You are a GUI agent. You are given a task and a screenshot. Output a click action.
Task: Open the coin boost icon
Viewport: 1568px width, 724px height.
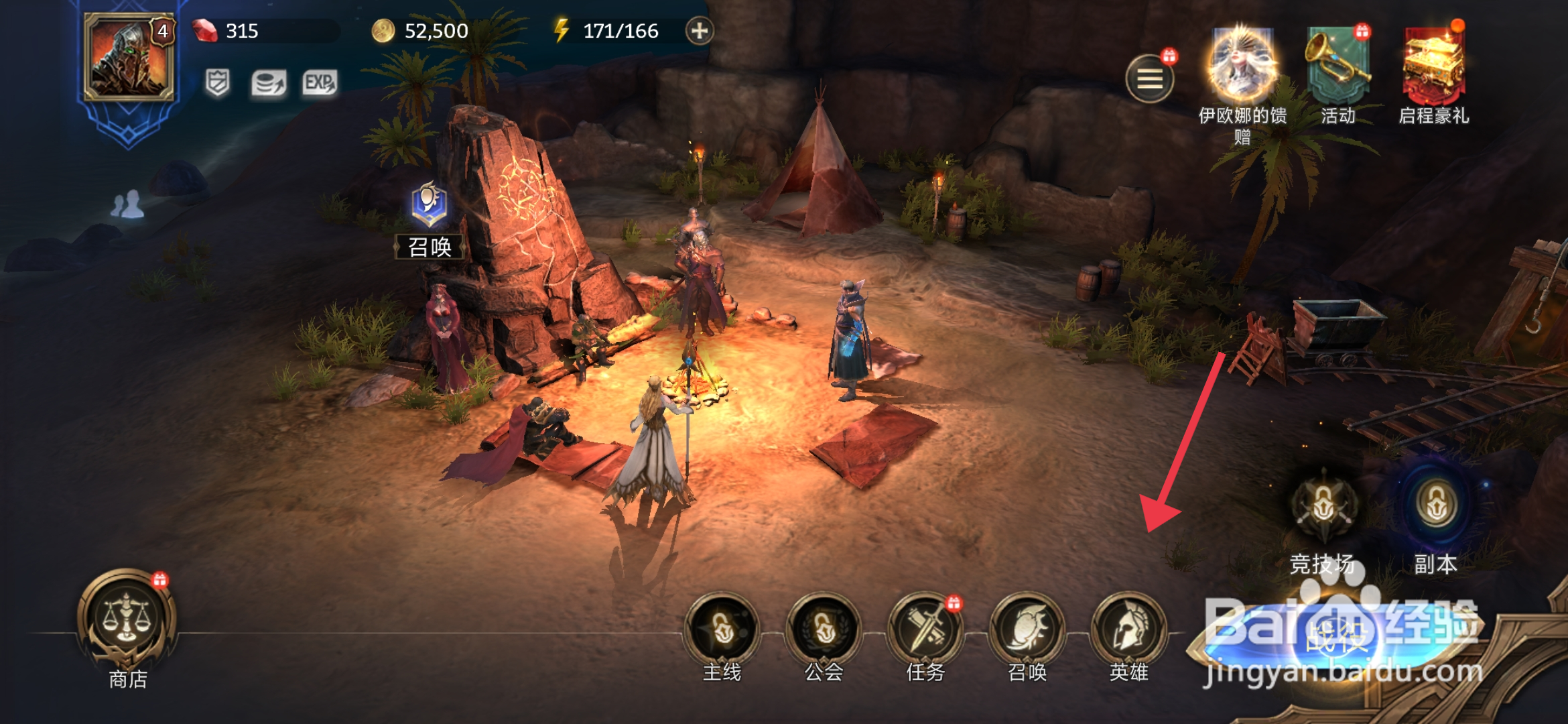point(269,84)
